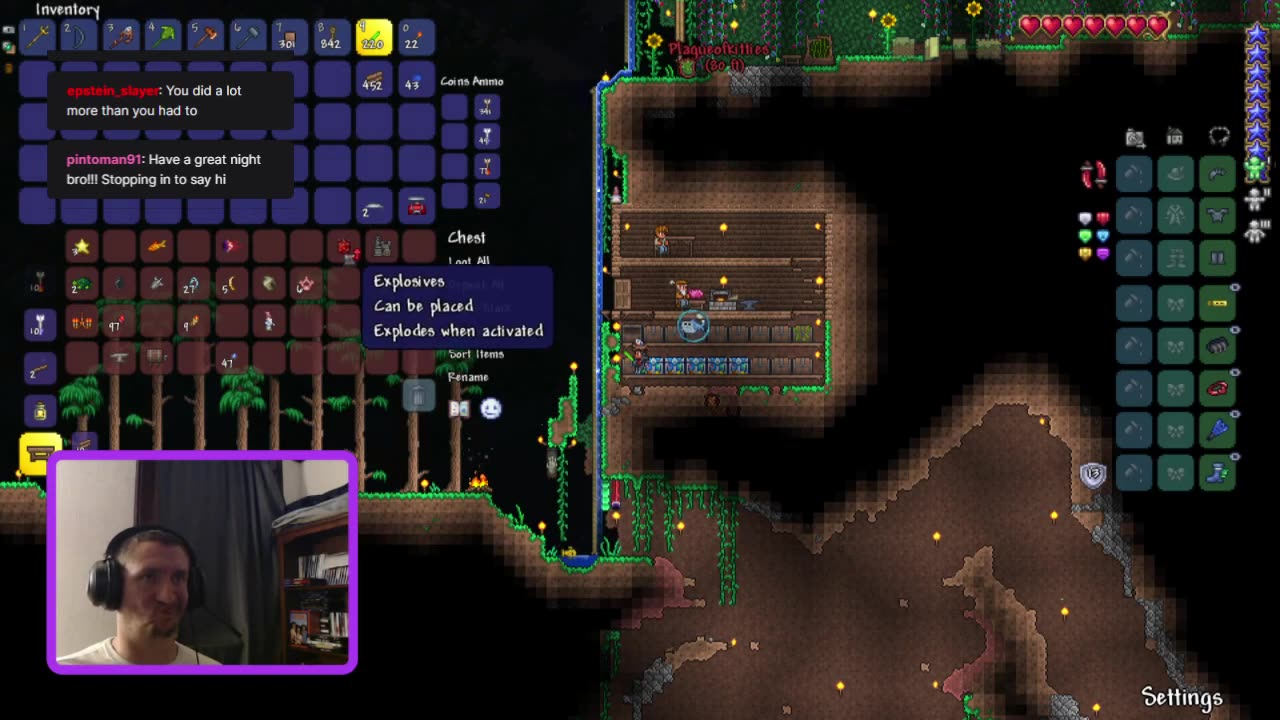Click Loot All on the chest
The width and height of the screenshot is (1280, 720).
coord(470,259)
